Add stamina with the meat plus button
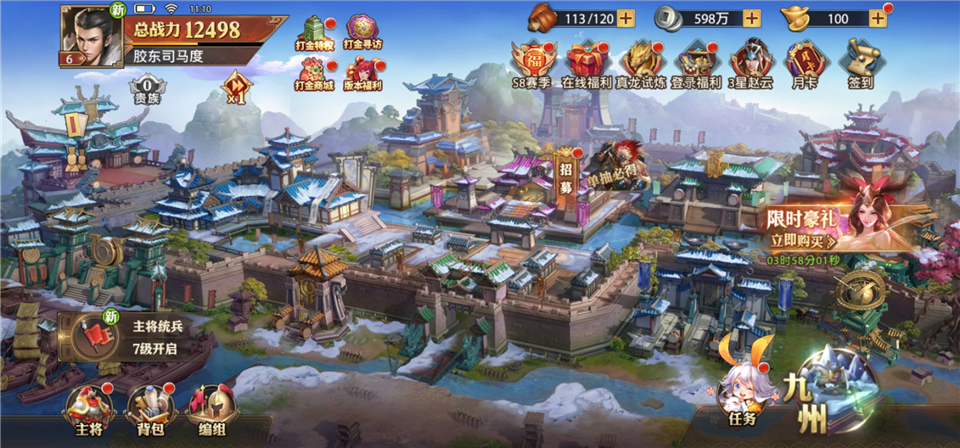This screenshot has width=960, height=448. [625, 17]
